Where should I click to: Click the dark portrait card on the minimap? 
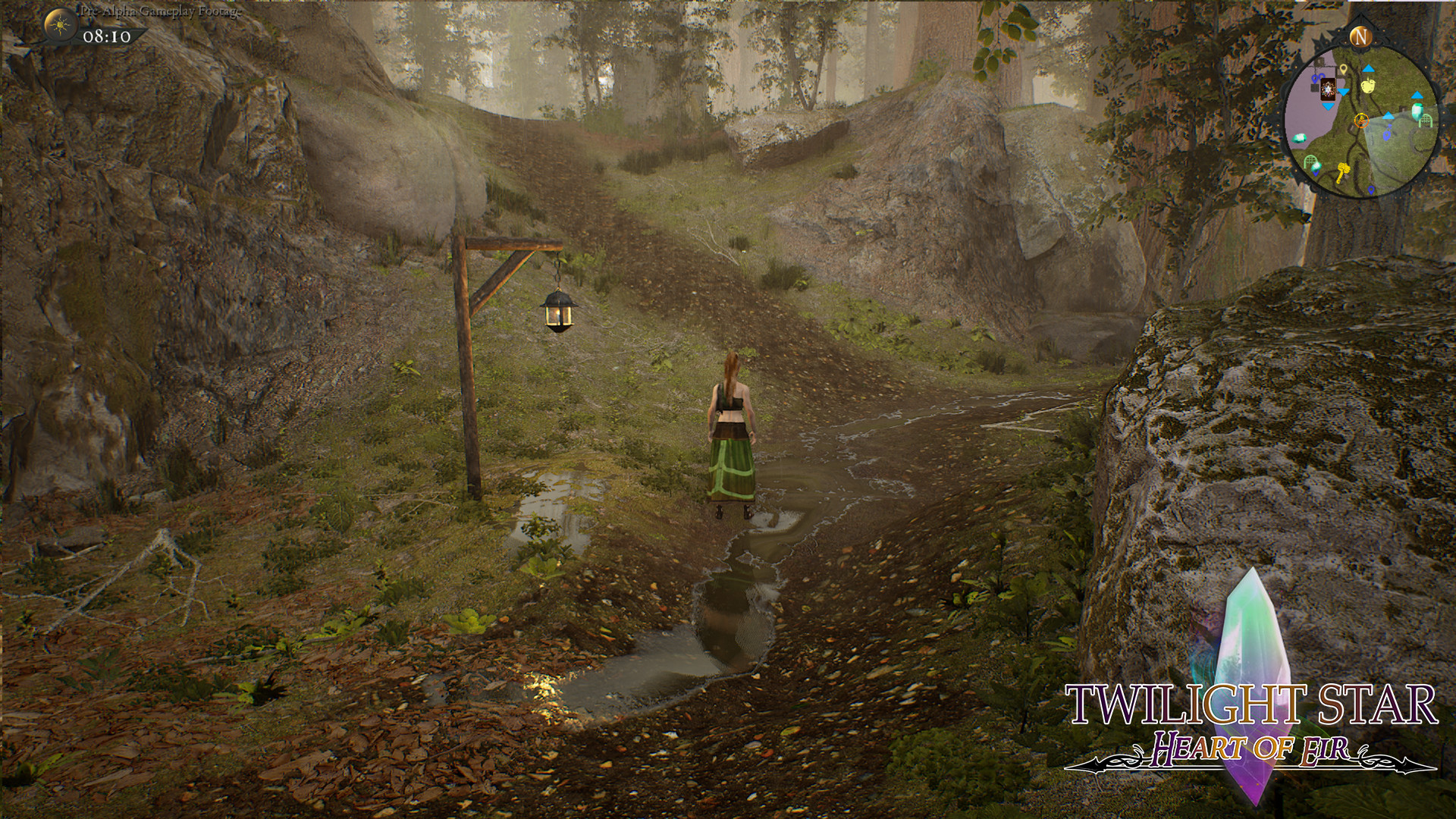point(1328,89)
